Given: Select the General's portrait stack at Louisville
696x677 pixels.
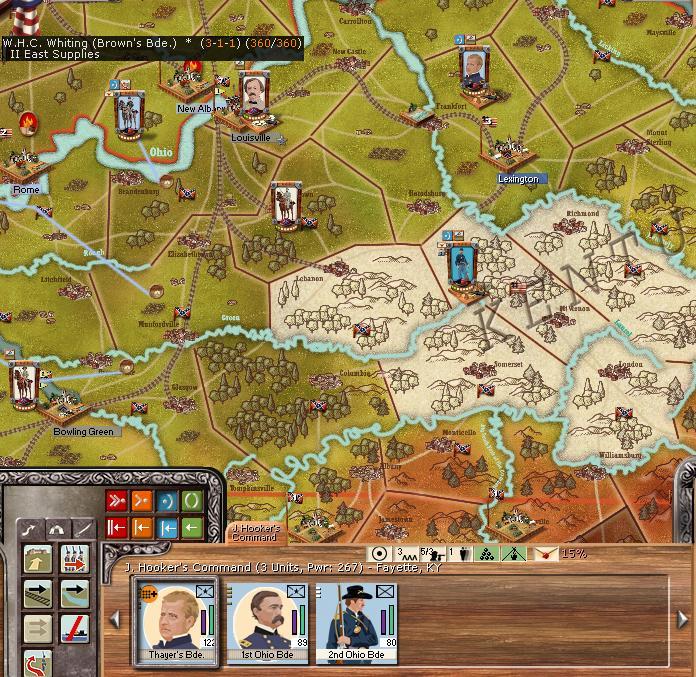Looking at the screenshot, I should [x=254, y=95].
